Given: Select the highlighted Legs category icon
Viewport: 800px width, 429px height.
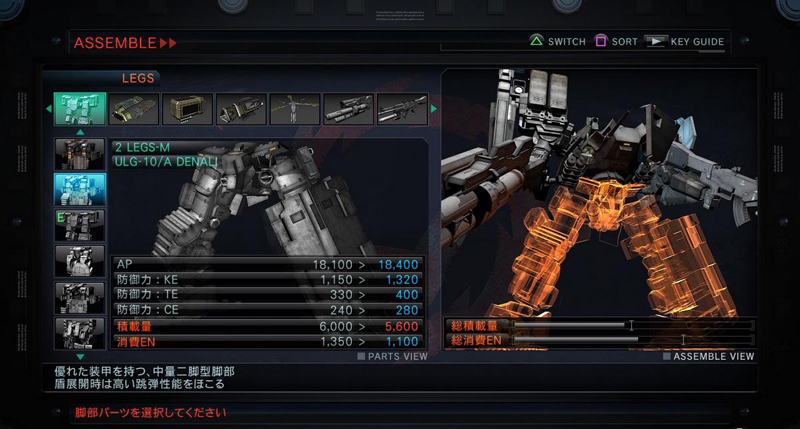Looking at the screenshot, I should (79, 109).
